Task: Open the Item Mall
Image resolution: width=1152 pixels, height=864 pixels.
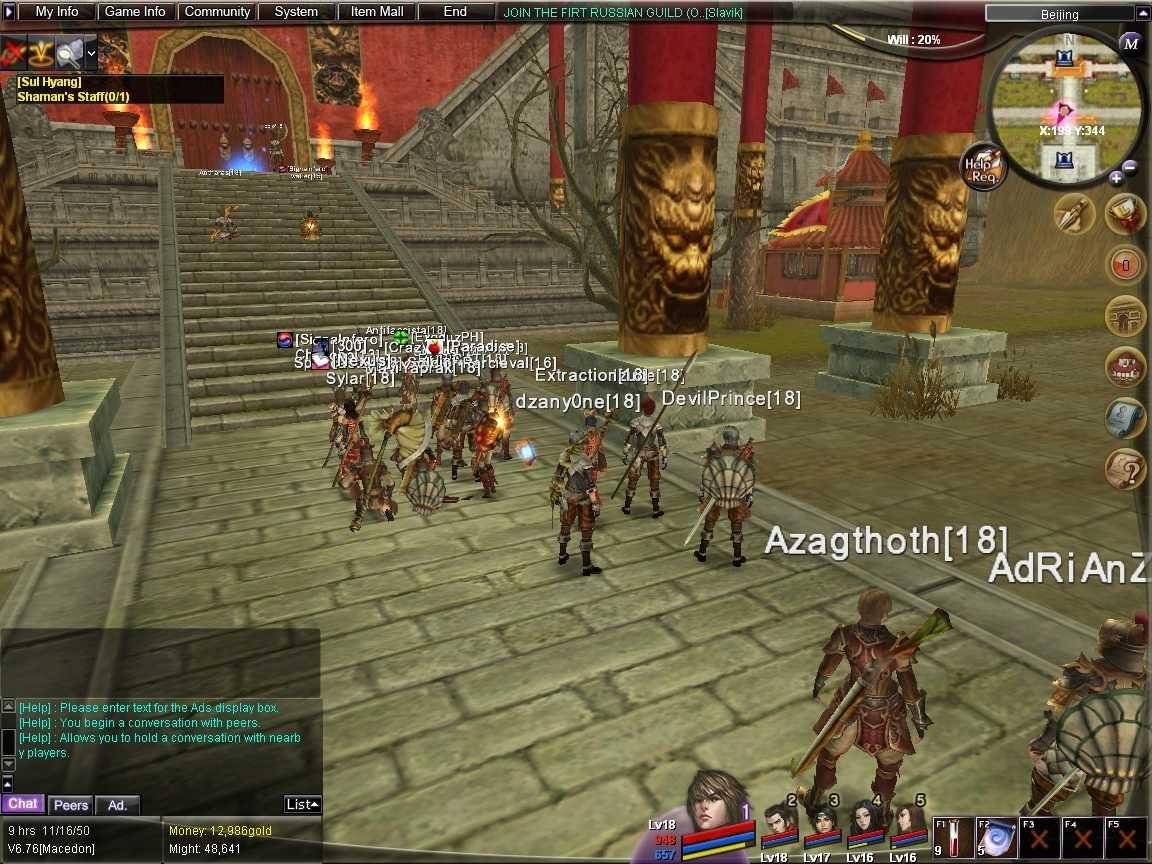Action: coord(377,12)
